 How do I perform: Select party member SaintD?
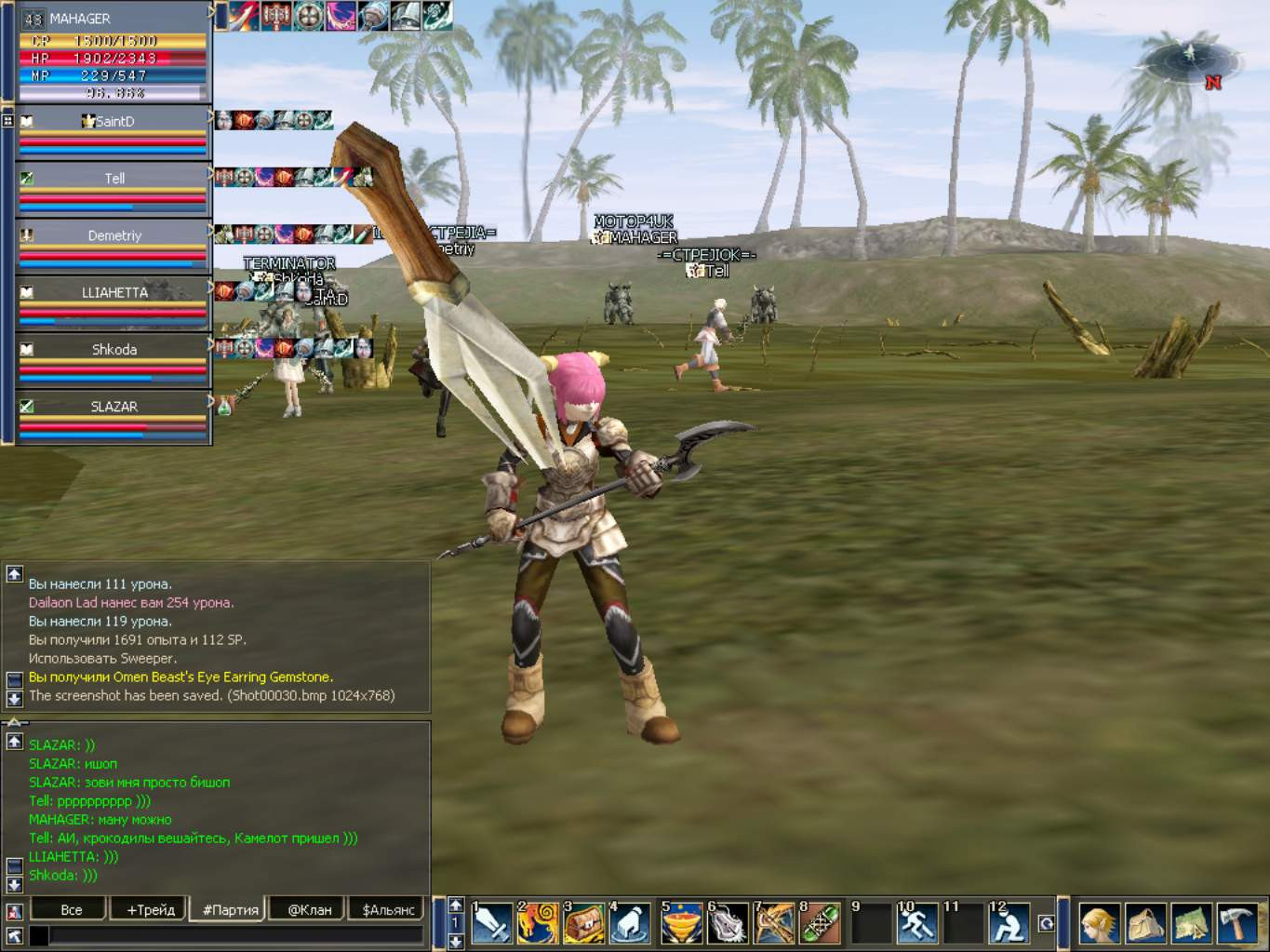click(x=114, y=122)
